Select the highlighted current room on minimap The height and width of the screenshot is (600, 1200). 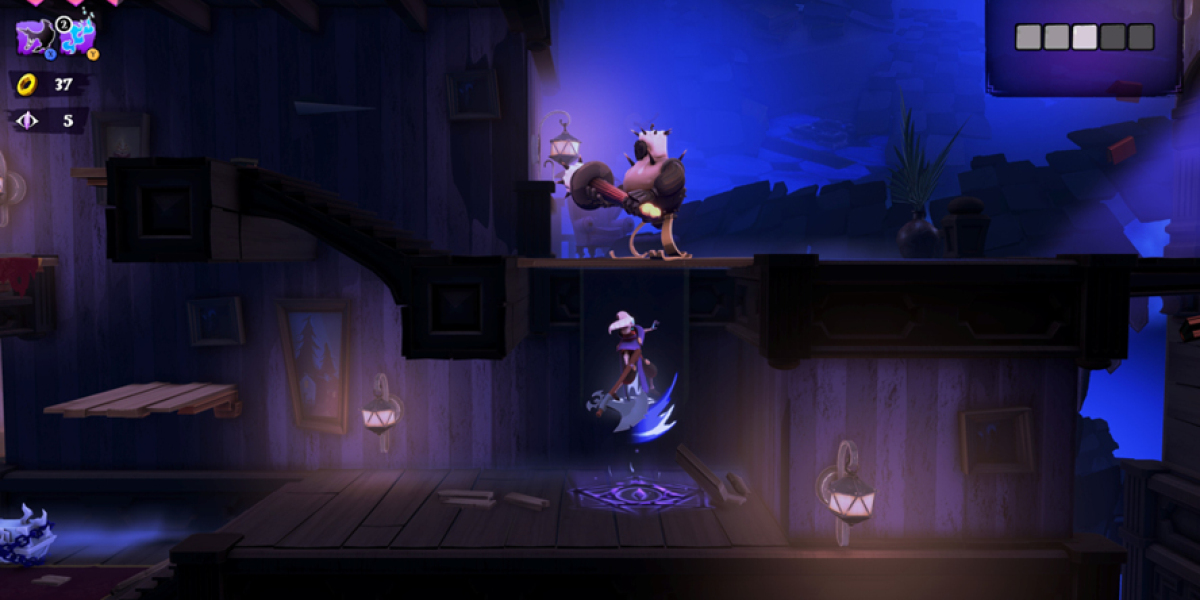click(1085, 37)
